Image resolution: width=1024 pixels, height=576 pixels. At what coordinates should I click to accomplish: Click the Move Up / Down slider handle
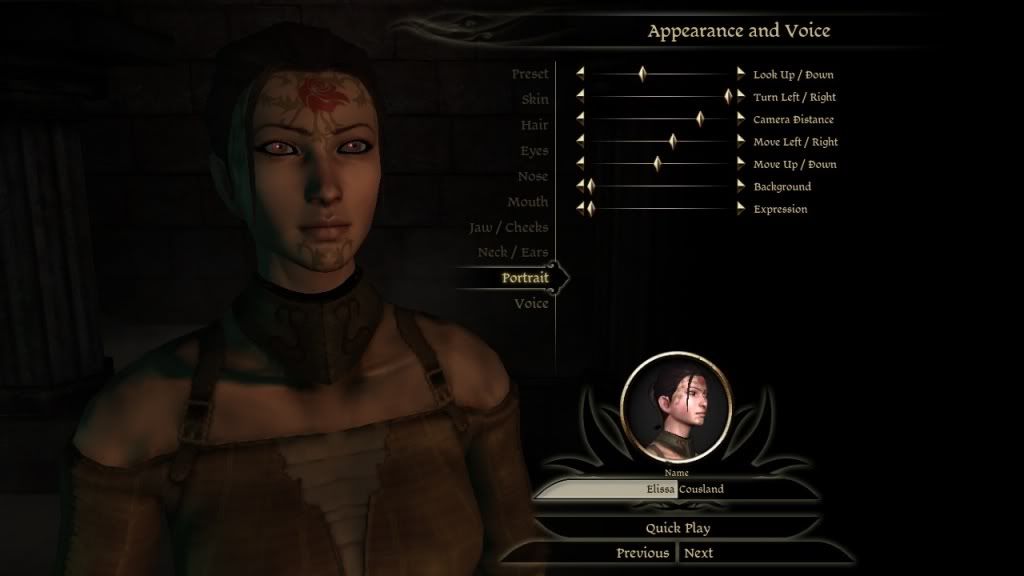657,164
